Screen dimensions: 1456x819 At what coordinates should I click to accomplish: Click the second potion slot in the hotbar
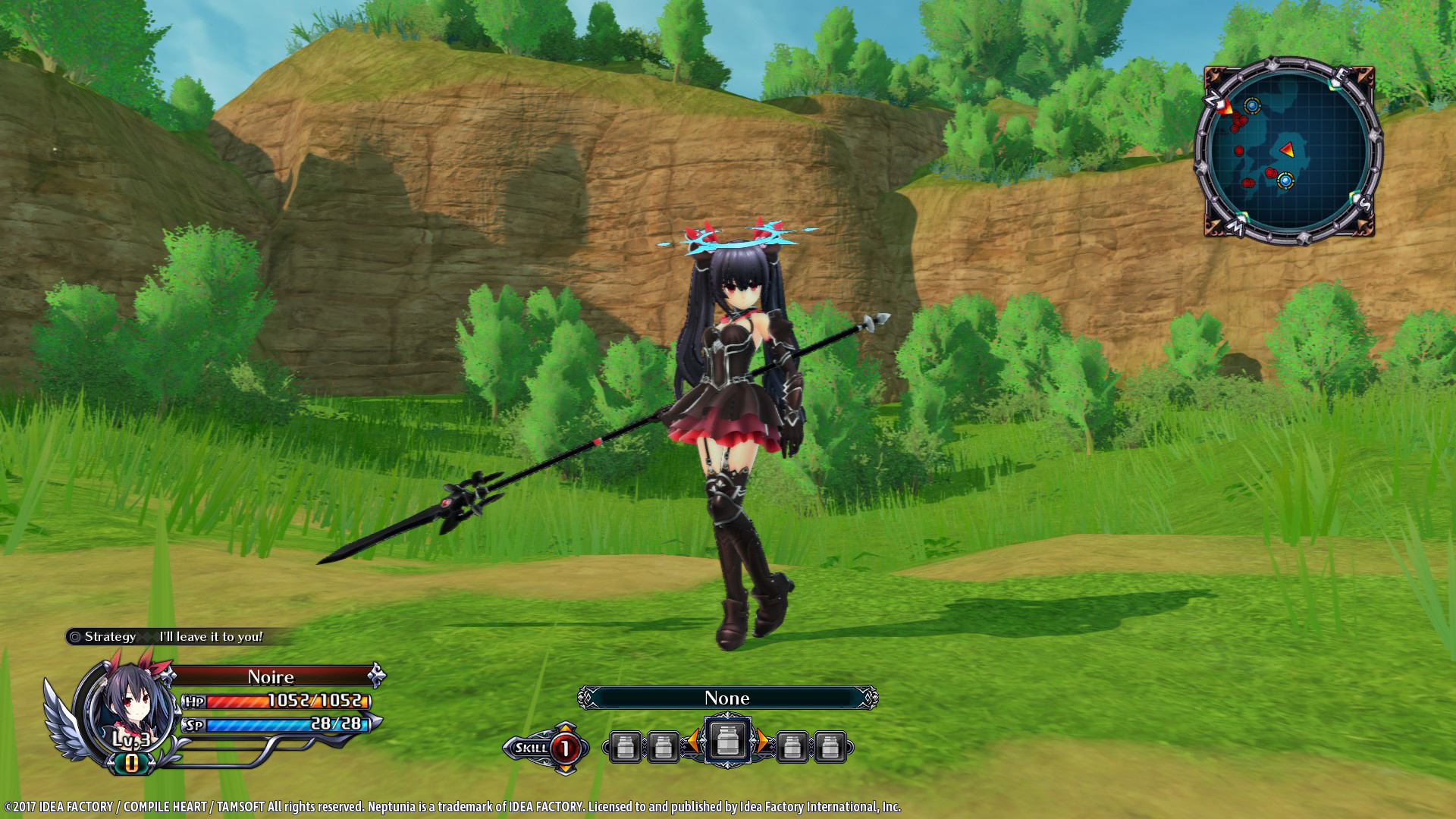click(x=664, y=746)
